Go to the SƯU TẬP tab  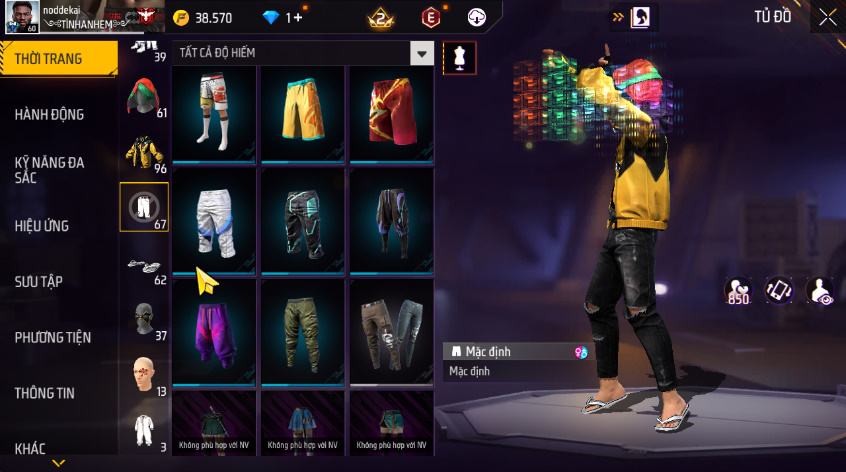(39, 282)
